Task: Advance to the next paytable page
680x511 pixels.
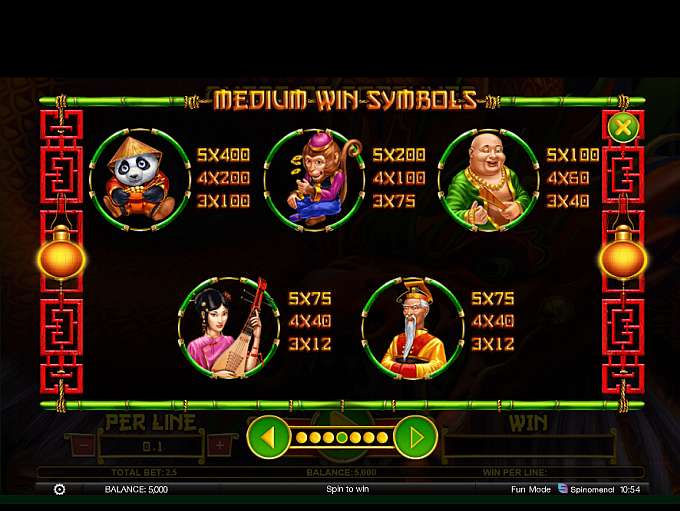Action: tap(415, 438)
